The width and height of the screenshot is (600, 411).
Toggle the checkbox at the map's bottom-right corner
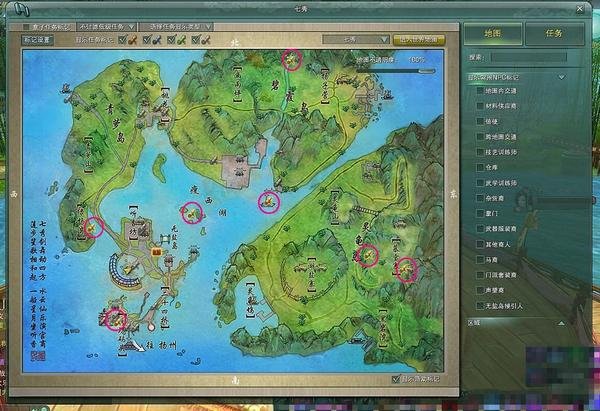(x=398, y=379)
